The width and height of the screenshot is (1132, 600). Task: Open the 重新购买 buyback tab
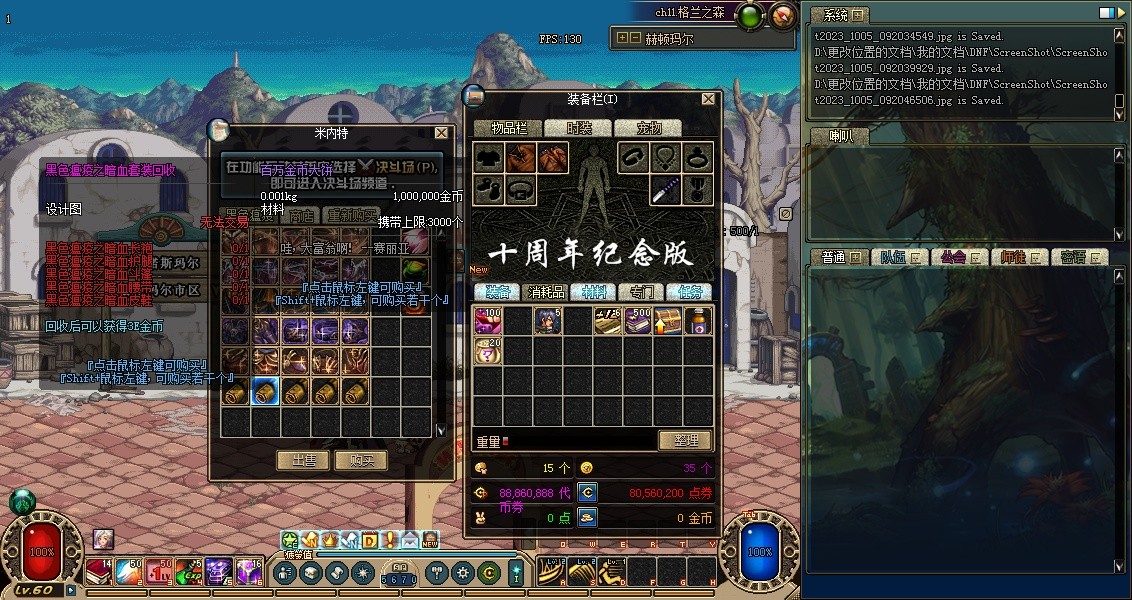[352, 216]
